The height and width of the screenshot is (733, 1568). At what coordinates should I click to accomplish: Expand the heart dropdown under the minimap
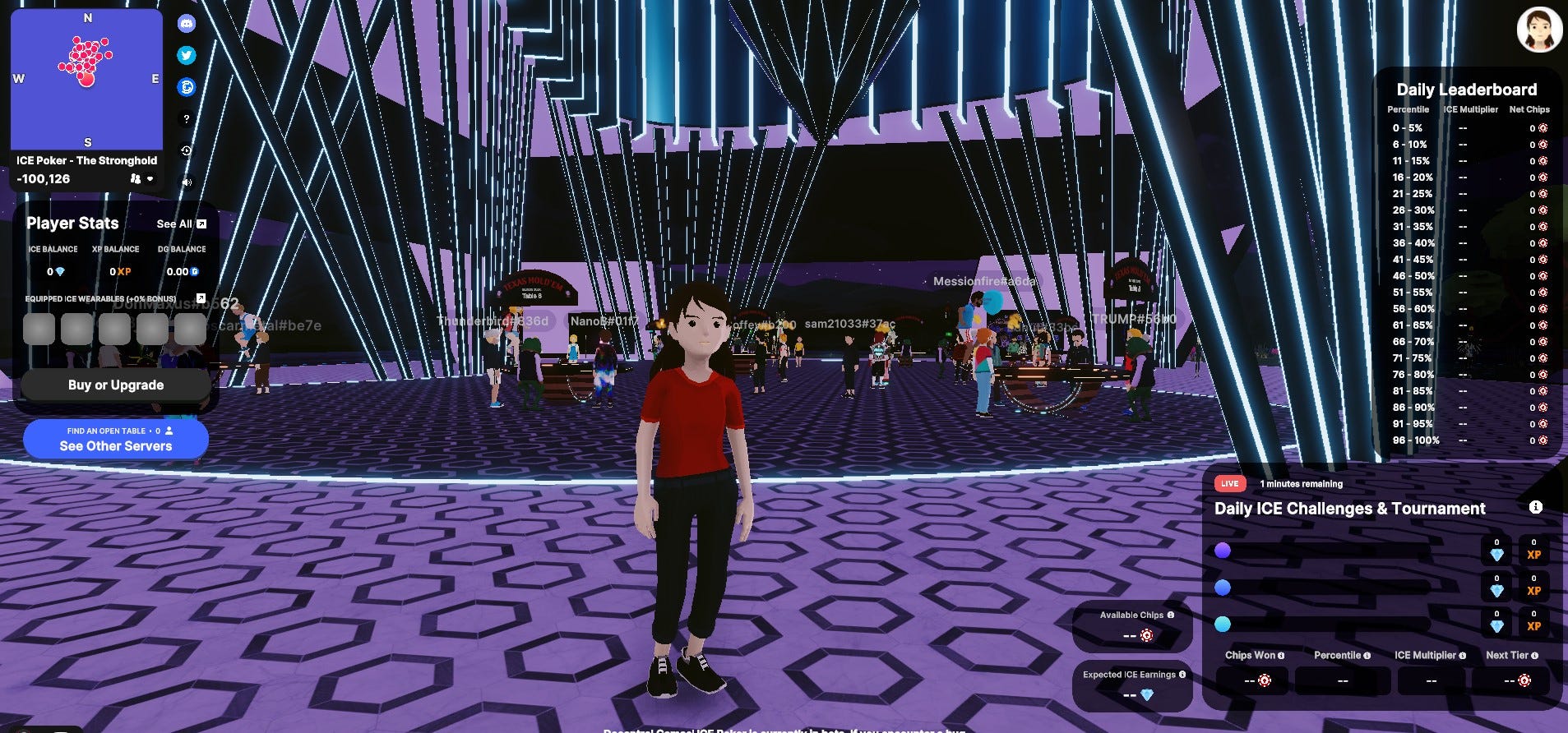click(x=150, y=178)
